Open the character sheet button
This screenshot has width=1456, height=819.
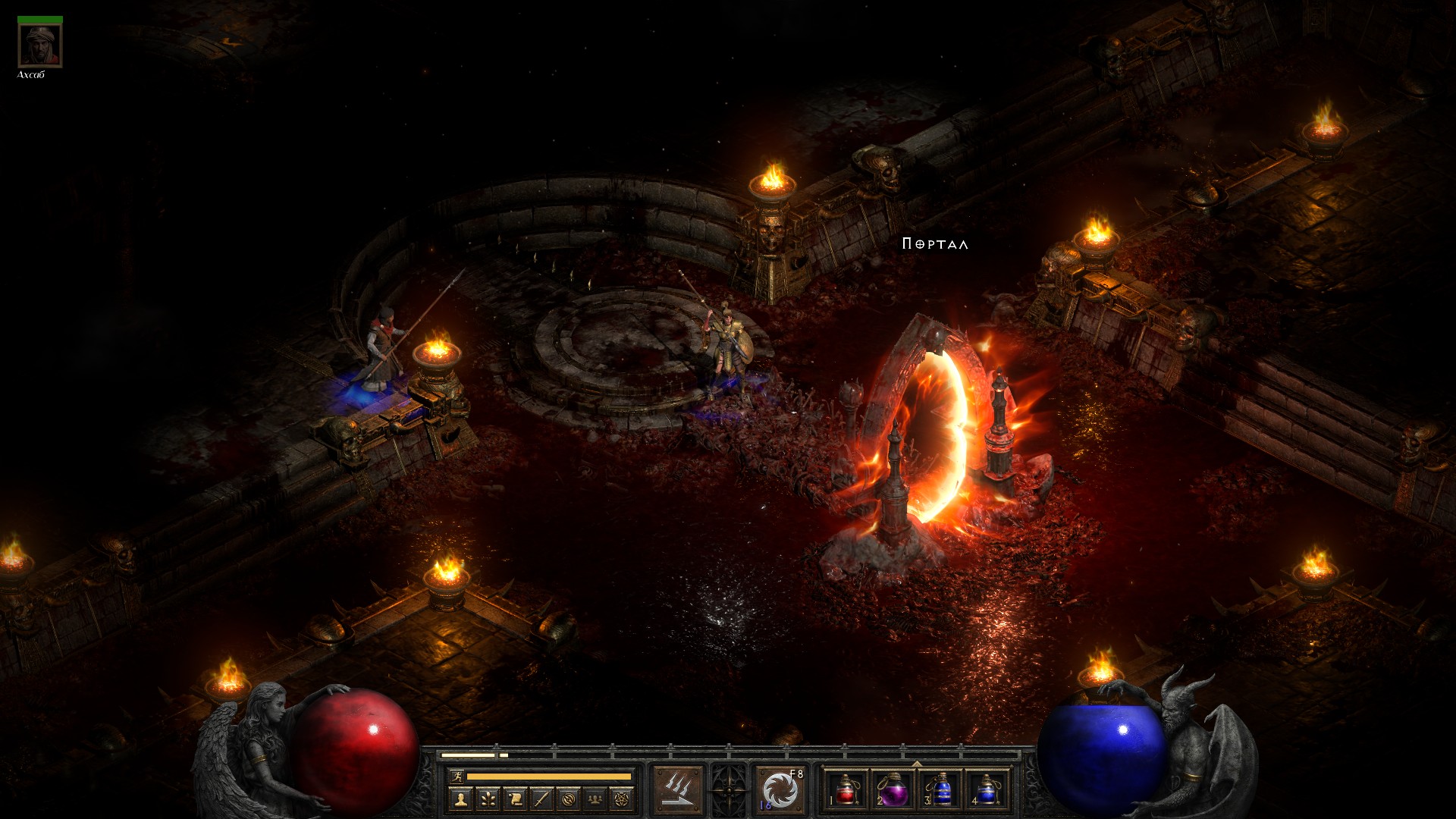460,799
